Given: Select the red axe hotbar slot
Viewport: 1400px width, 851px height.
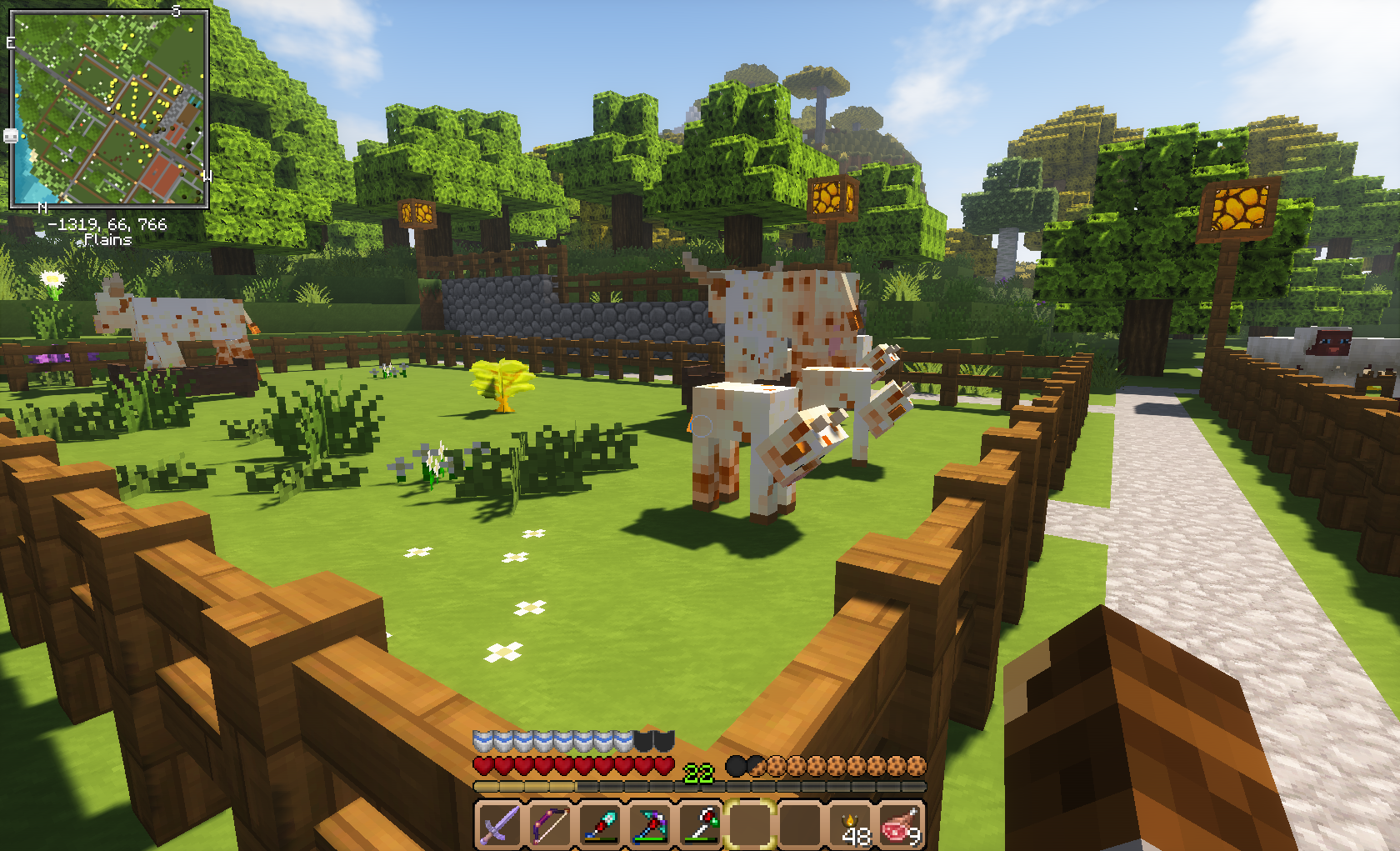Looking at the screenshot, I should (x=700, y=823).
